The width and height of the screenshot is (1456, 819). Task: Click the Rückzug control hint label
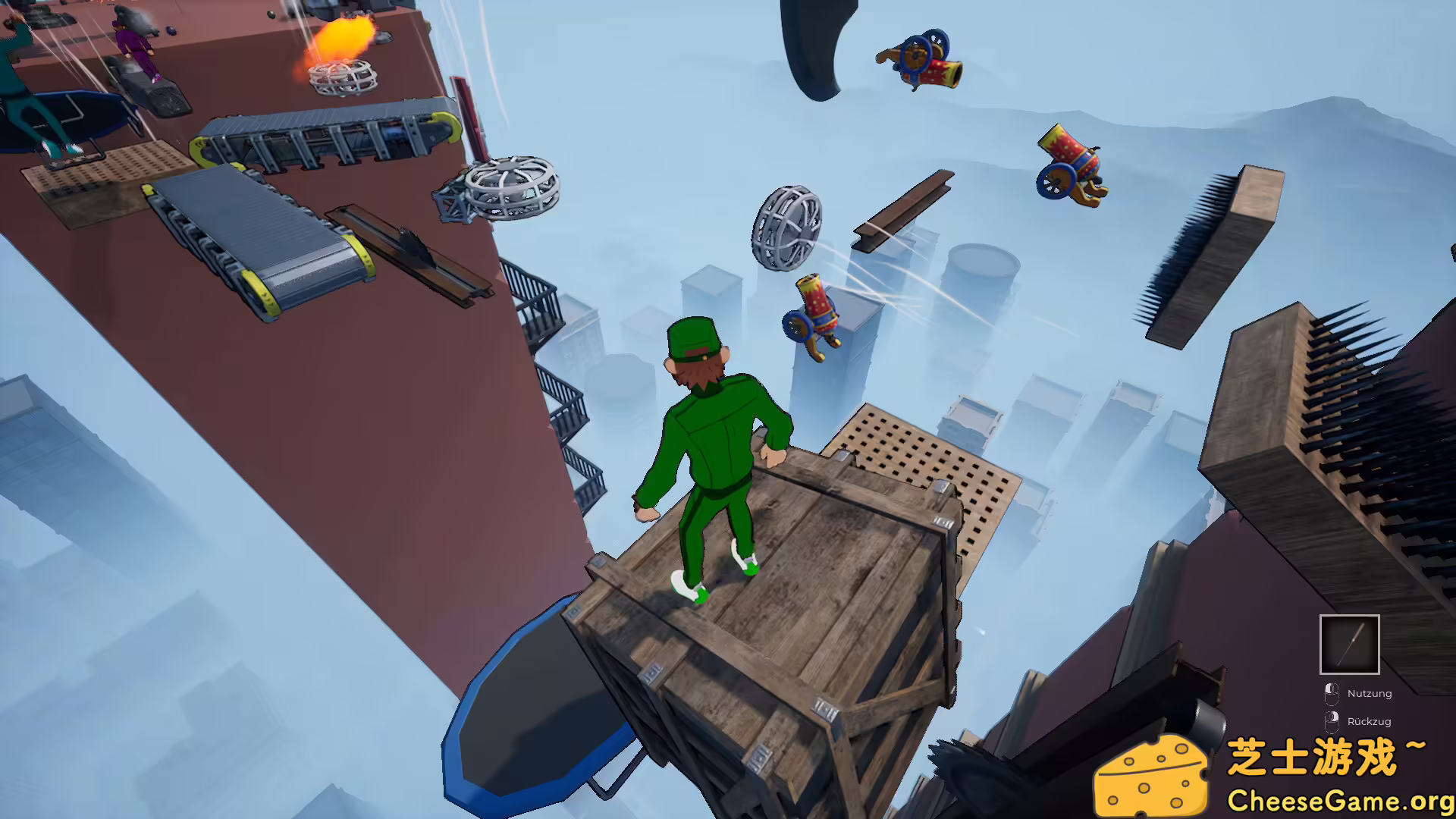pos(1370,721)
